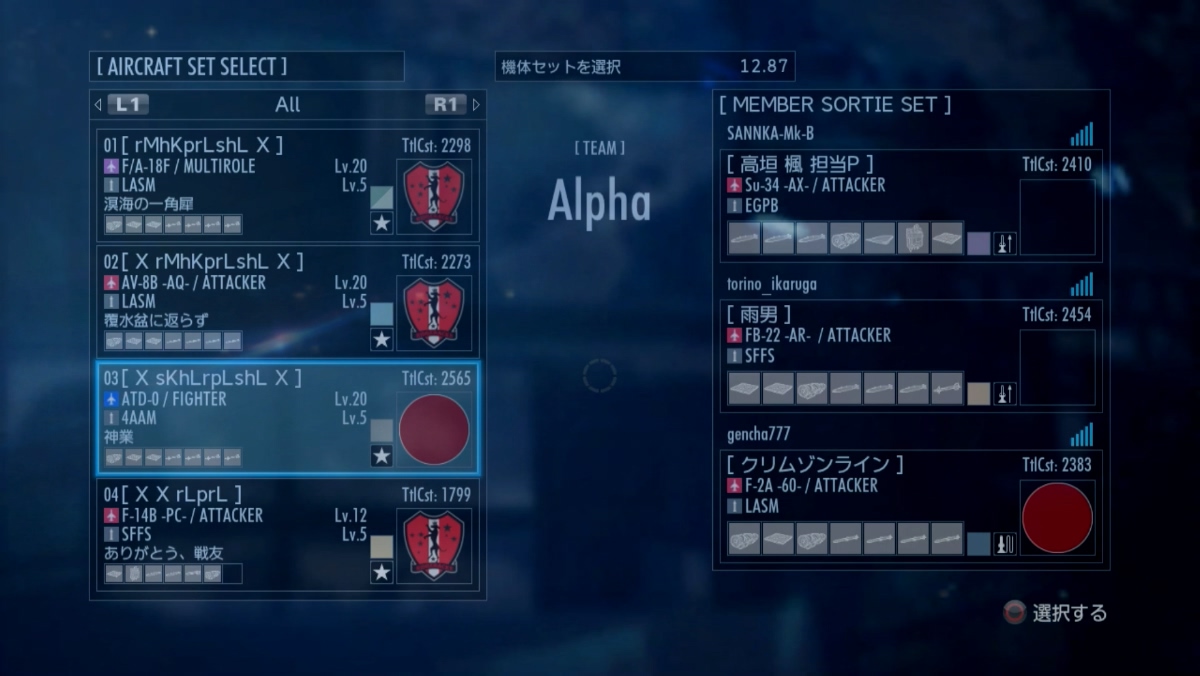Click the color swatch on set 04

(x=381, y=546)
